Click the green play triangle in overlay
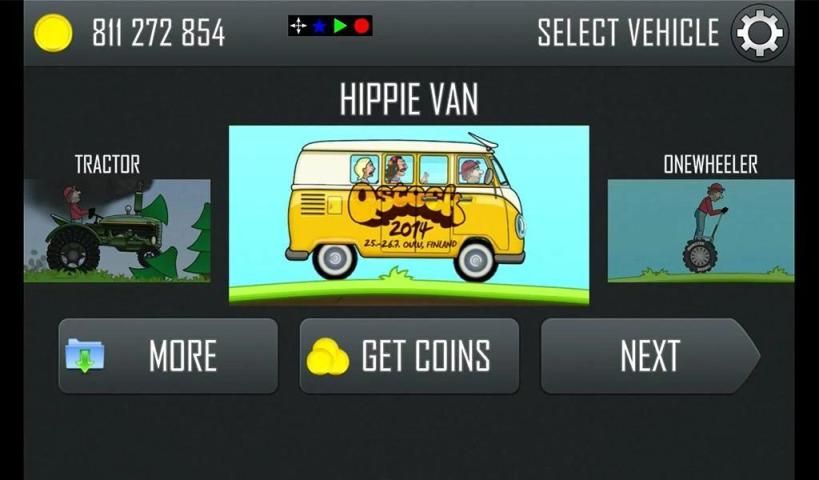This screenshot has width=819, height=480. tap(340, 26)
